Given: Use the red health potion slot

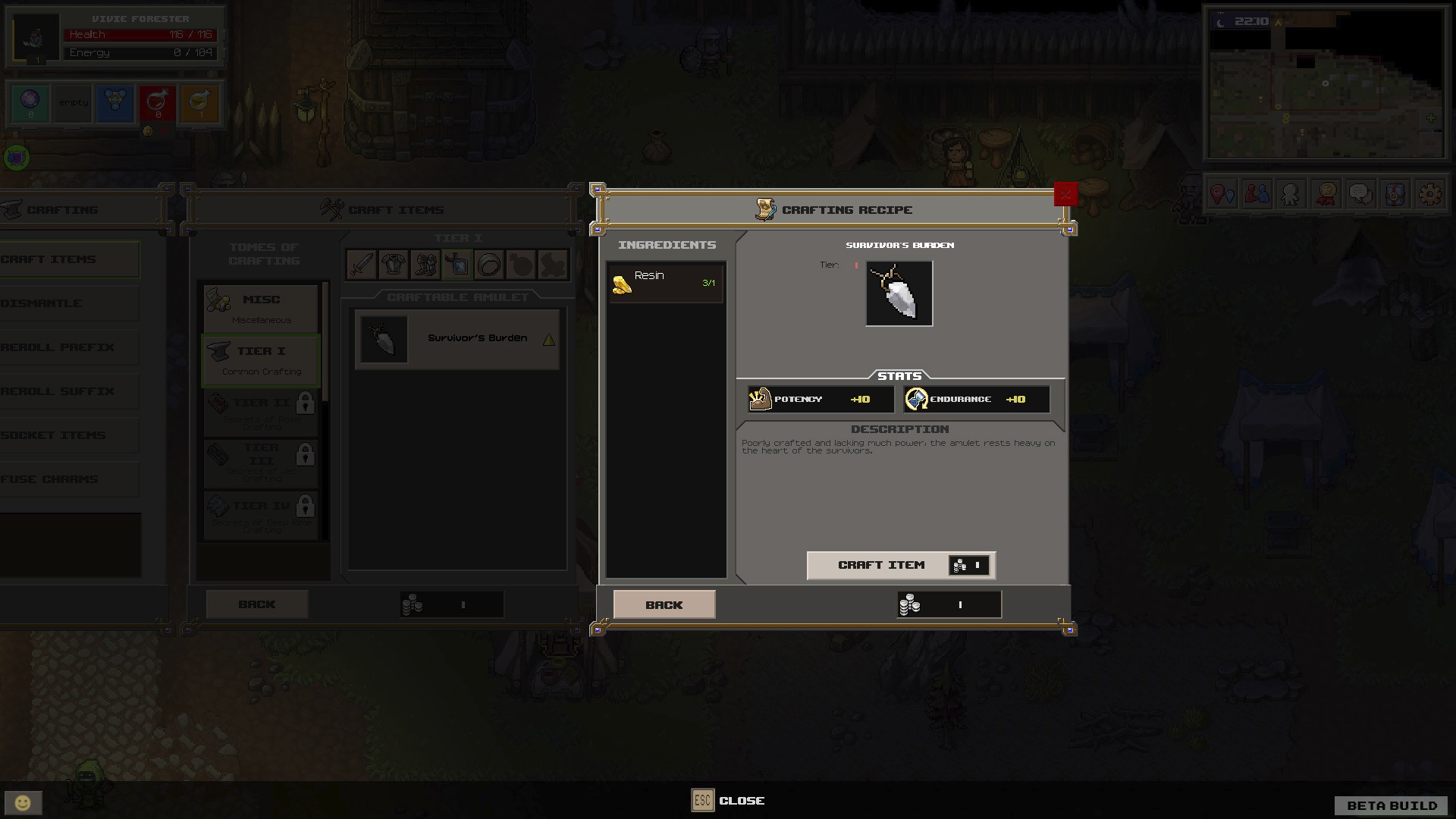Looking at the screenshot, I should pos(158,103).
